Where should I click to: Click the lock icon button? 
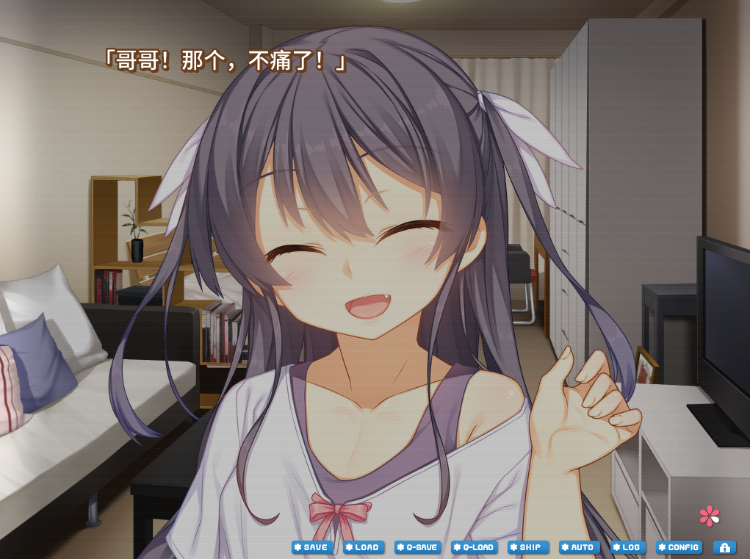(723, 548)
